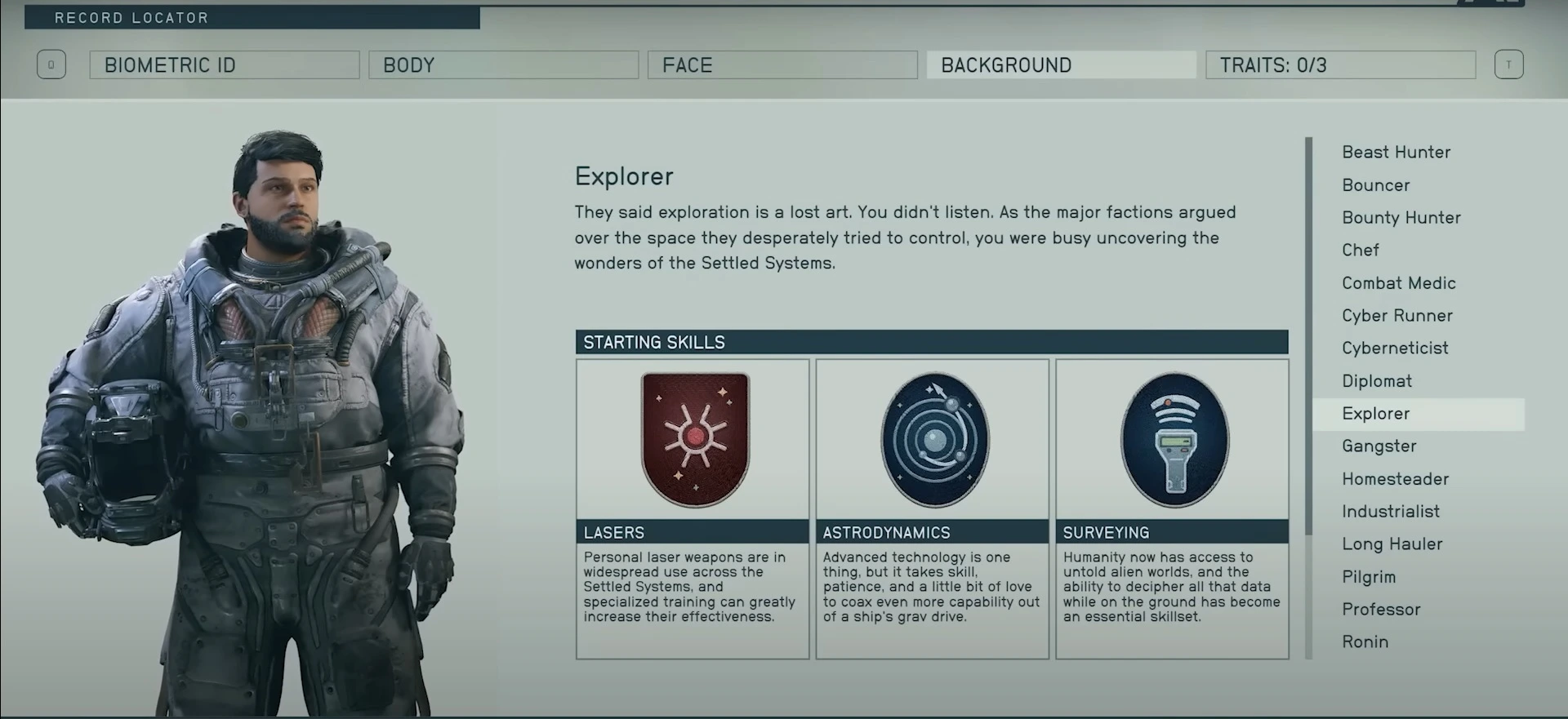Select the Bounty Hunter background
This screenshot has height=719, width=1568.
pos(1401,217)
